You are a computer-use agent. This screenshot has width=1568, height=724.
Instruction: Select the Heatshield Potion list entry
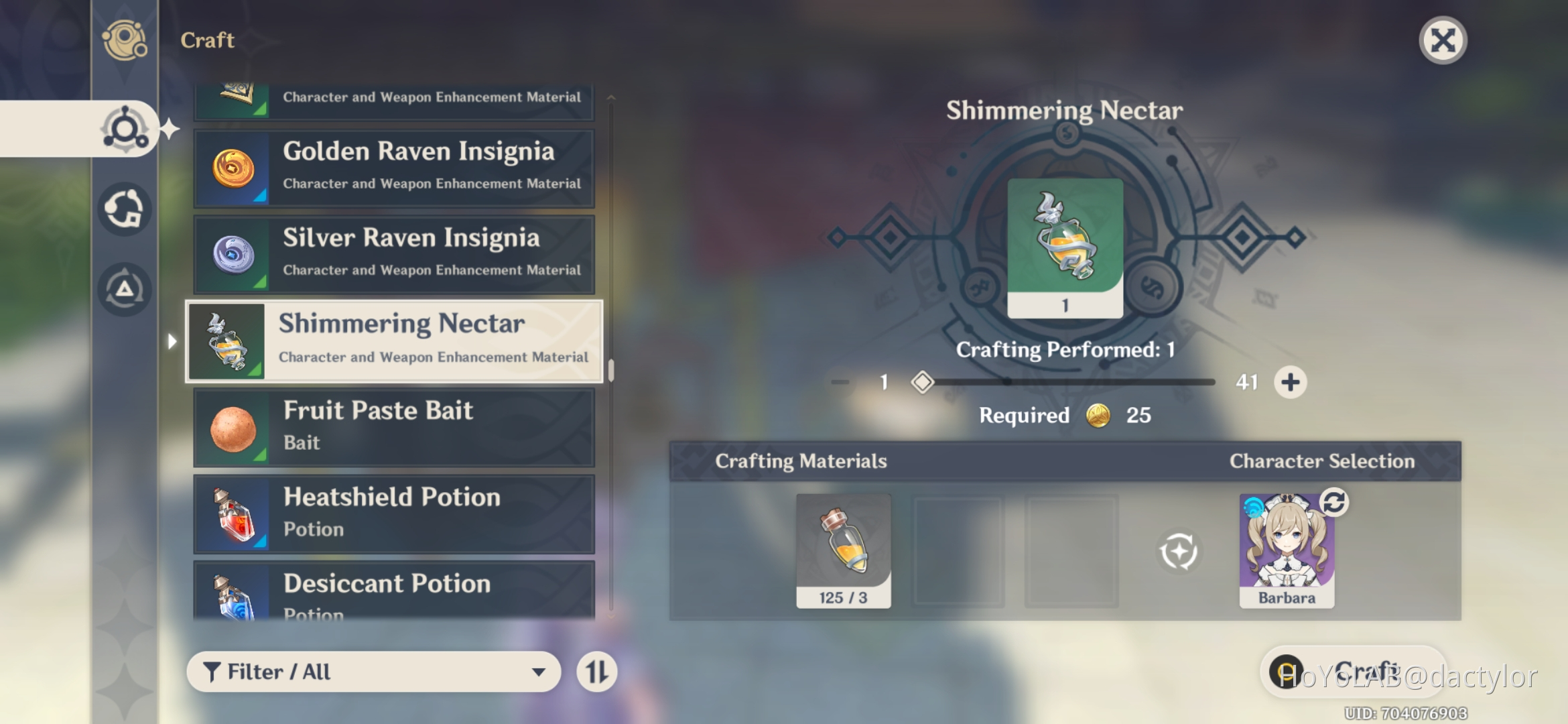394,513
